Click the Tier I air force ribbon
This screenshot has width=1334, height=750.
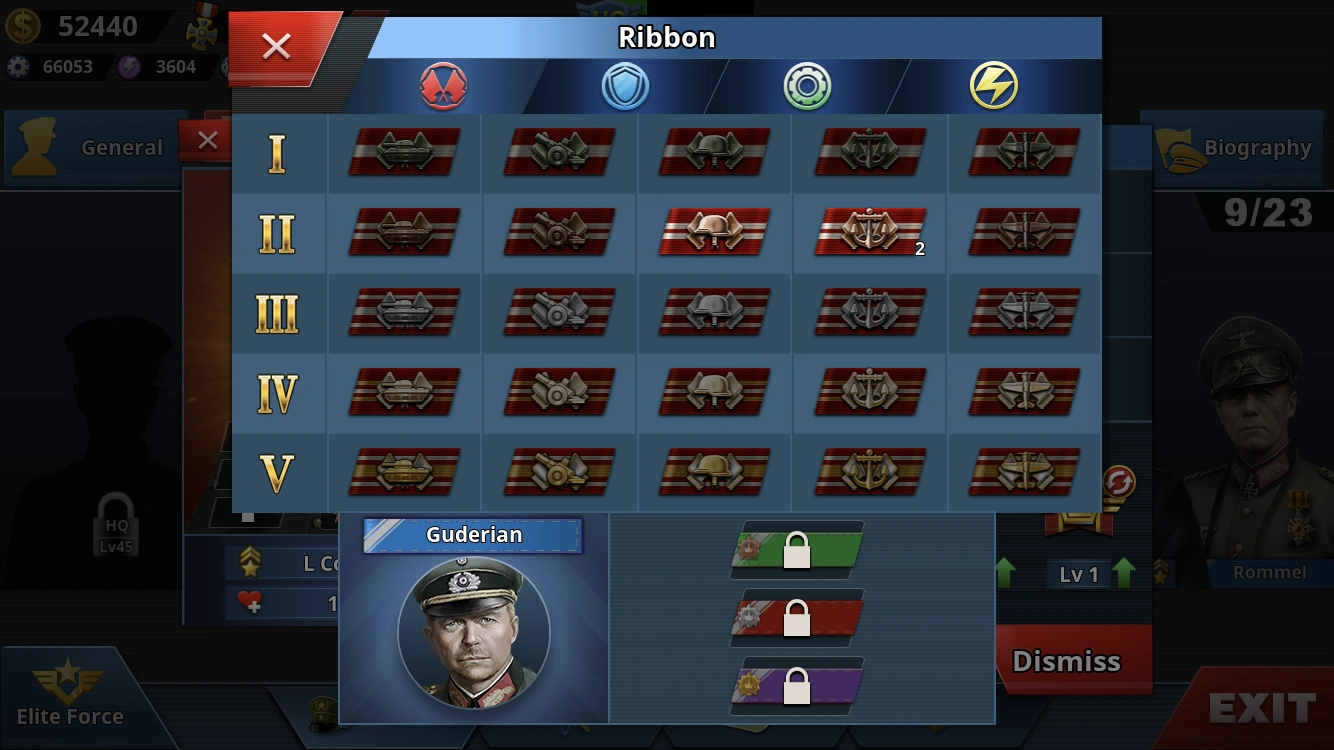click(x=1024, y=152)
